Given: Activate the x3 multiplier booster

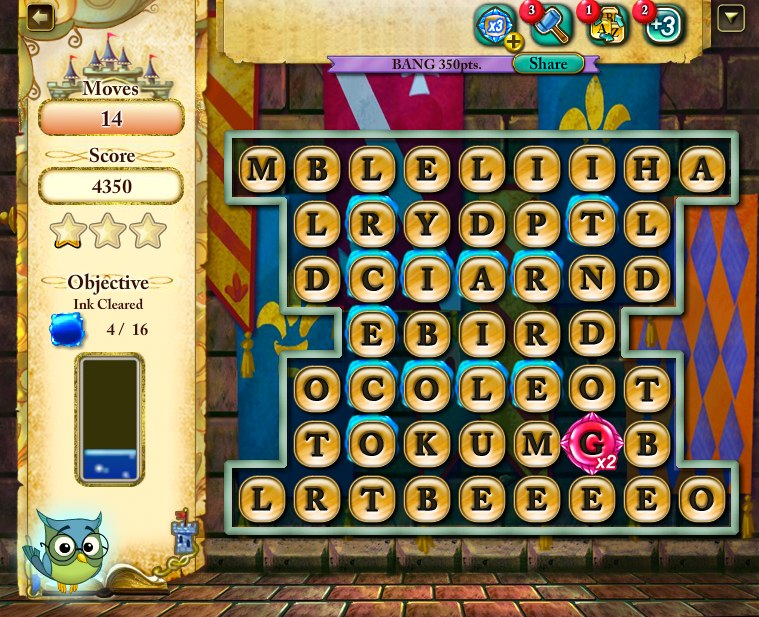Looking at the screenshot, I should click(494, 23).
